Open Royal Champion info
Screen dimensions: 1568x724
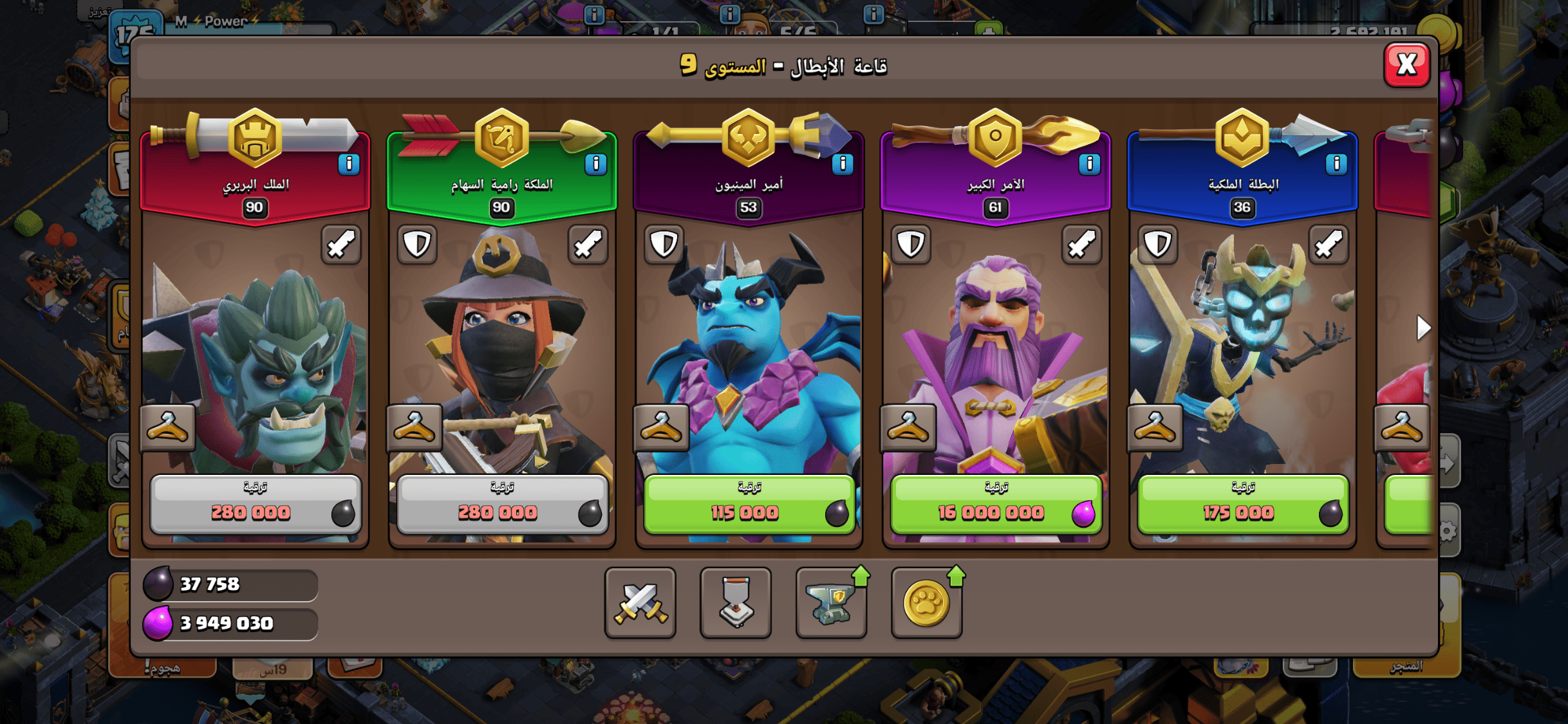(x=1336, y=164)
